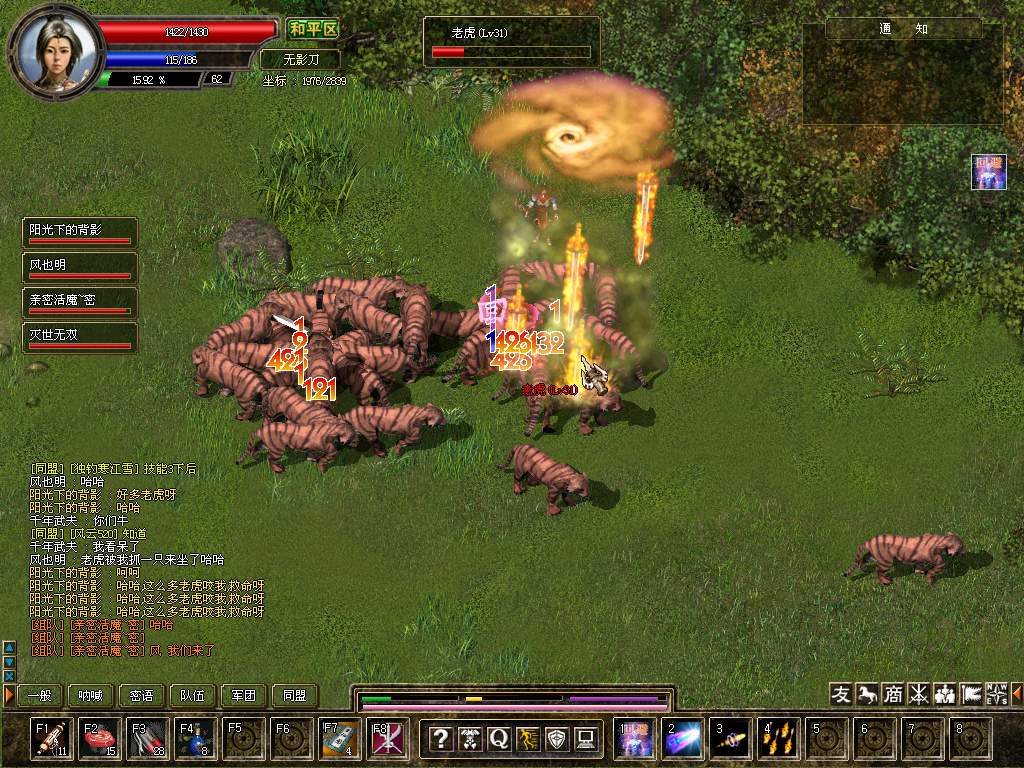Activate the F8 crossed swords slot

[388, 739]
